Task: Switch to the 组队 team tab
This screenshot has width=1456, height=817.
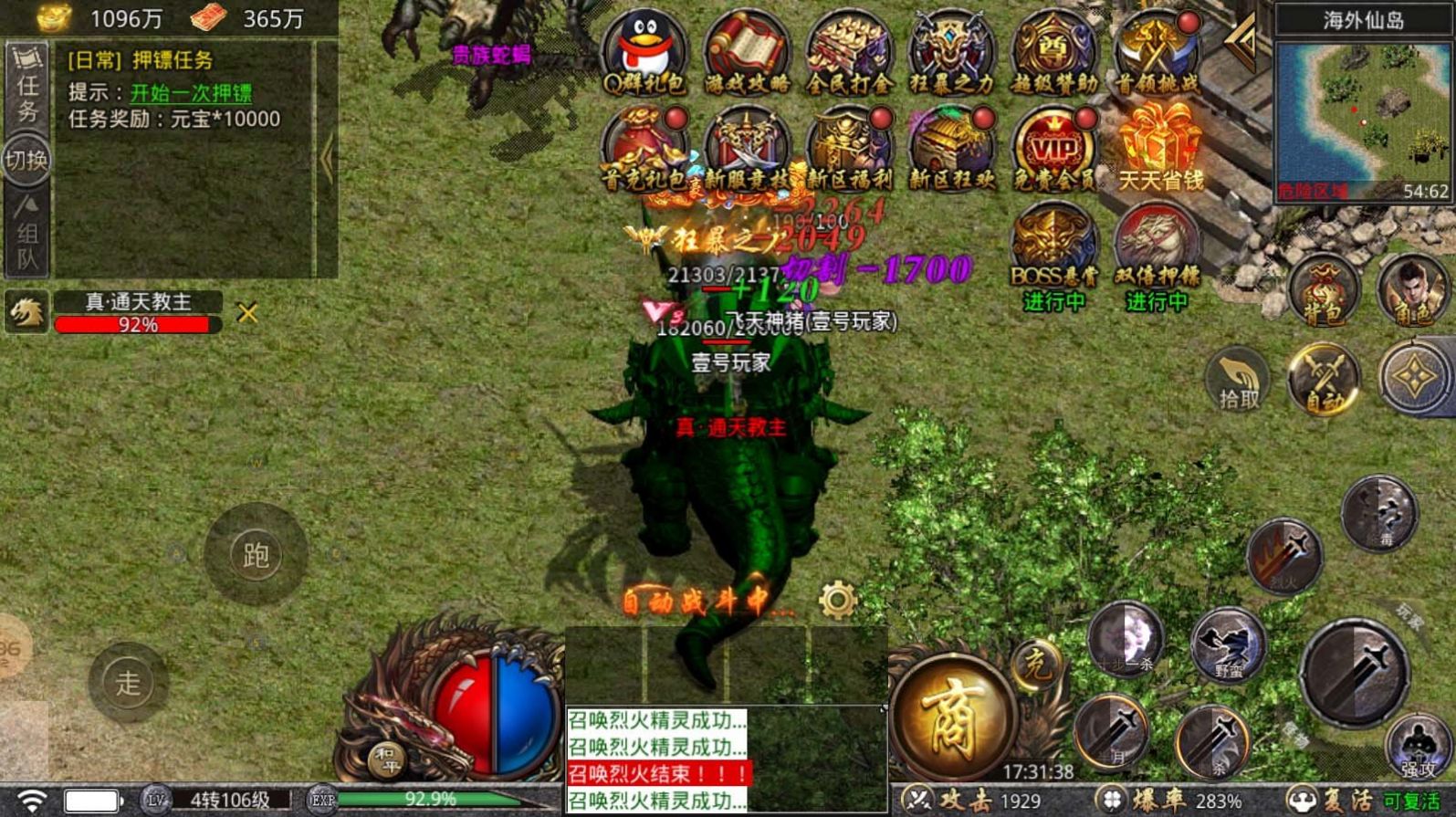Action: coord(26,234)
